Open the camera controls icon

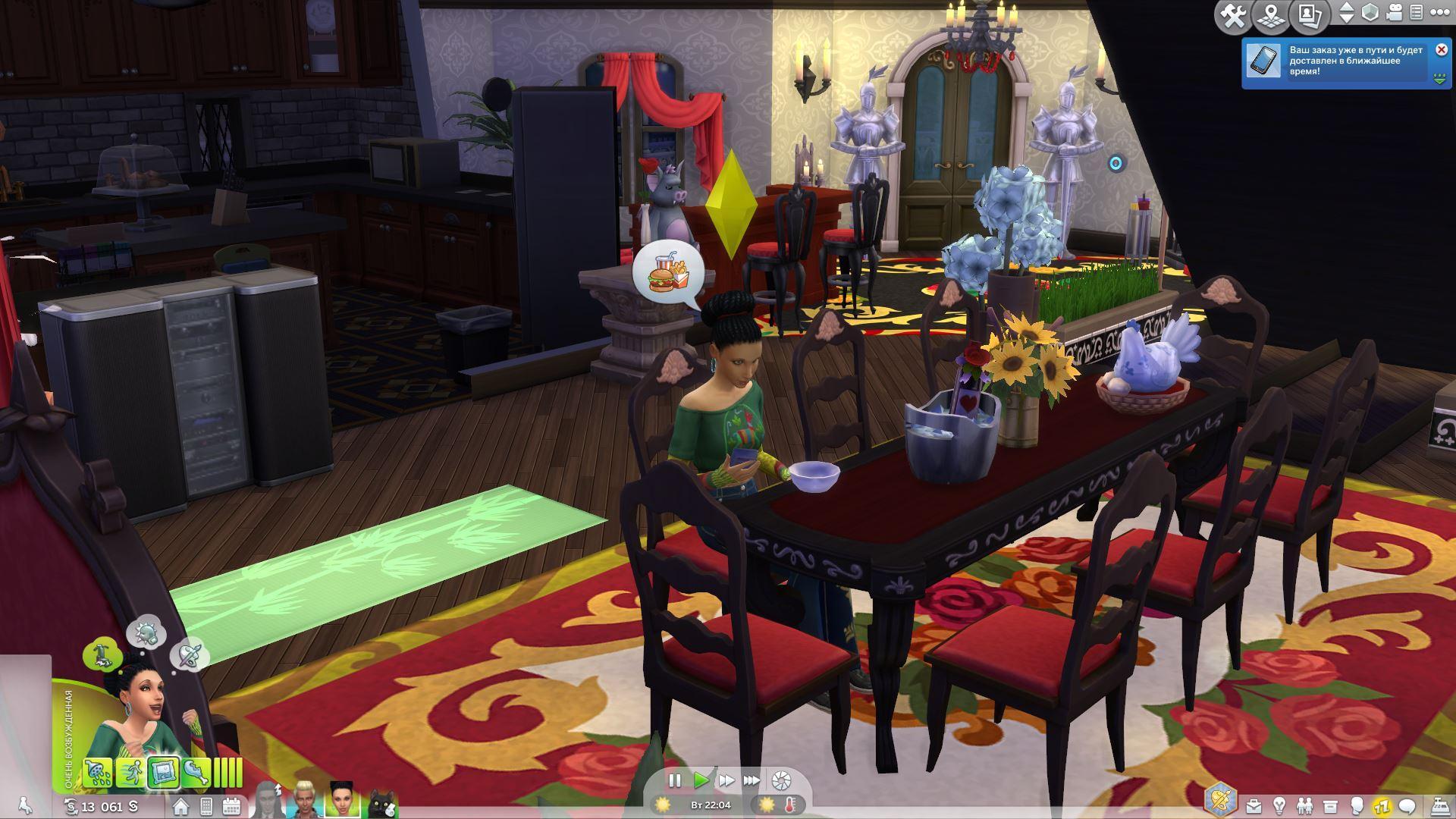click(x=1395, y=13)
